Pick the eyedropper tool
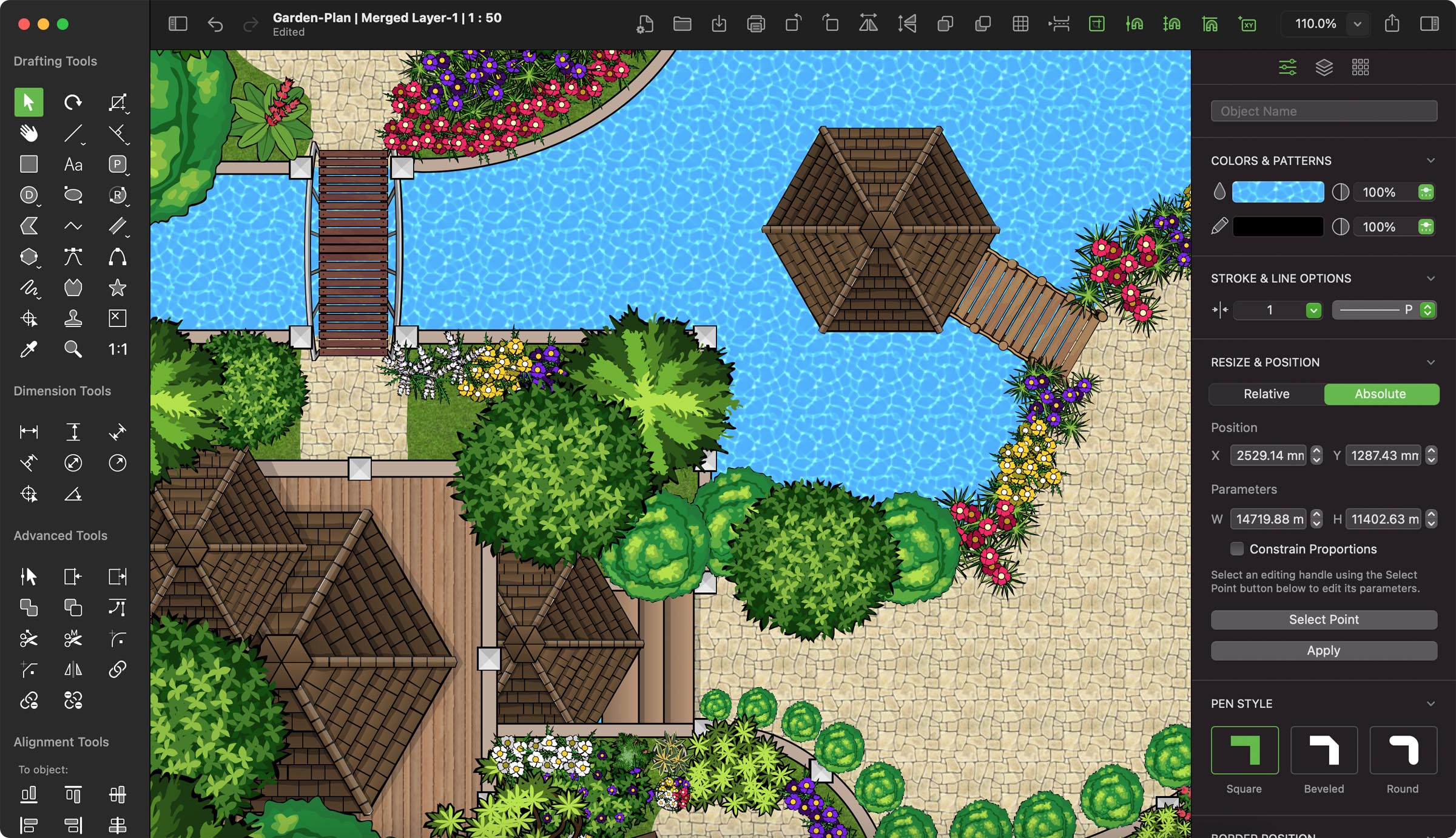Viewport: 1456px width, 838px height. [29, 350]
